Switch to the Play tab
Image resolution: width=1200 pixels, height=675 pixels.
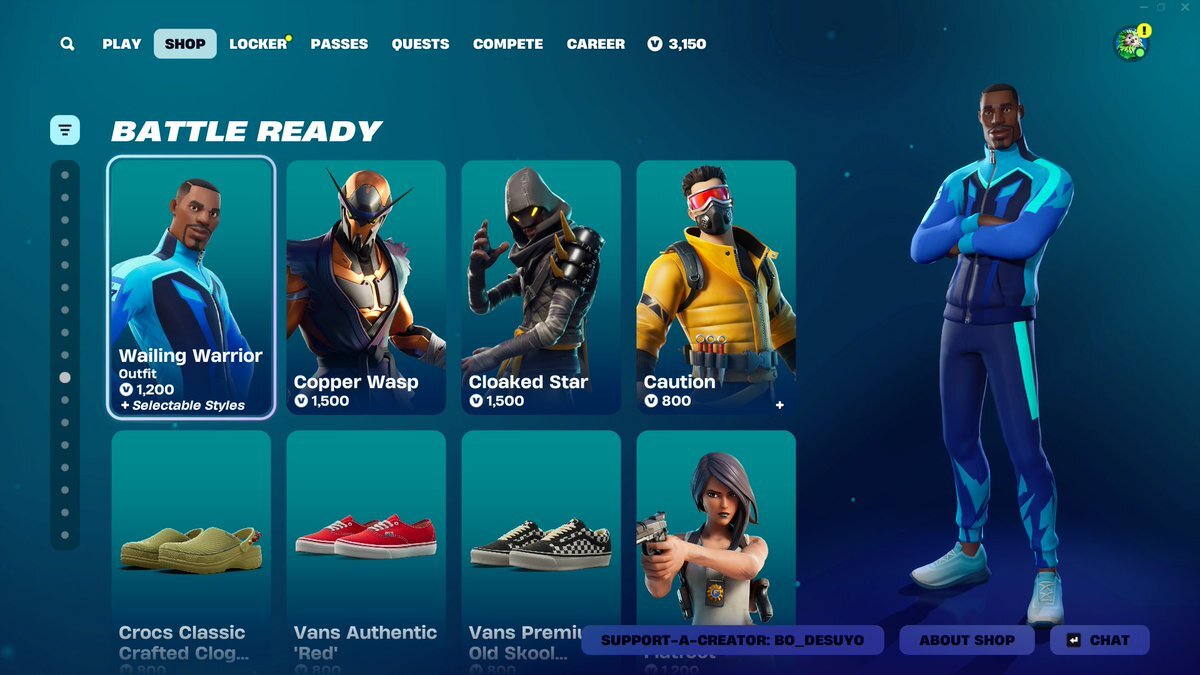(x=122, y=44)
